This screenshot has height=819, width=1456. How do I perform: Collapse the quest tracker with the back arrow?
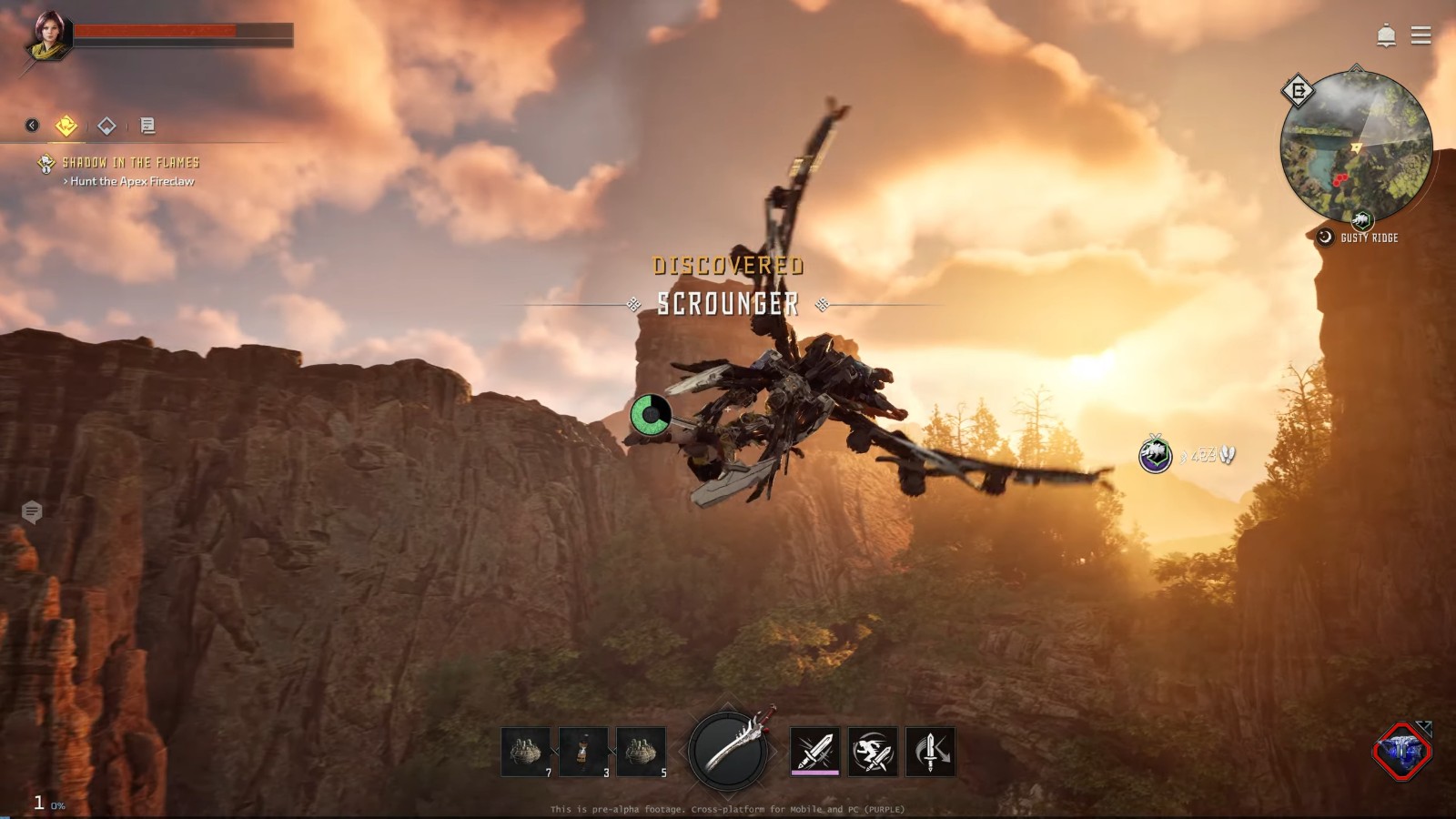tap(32, 126)
